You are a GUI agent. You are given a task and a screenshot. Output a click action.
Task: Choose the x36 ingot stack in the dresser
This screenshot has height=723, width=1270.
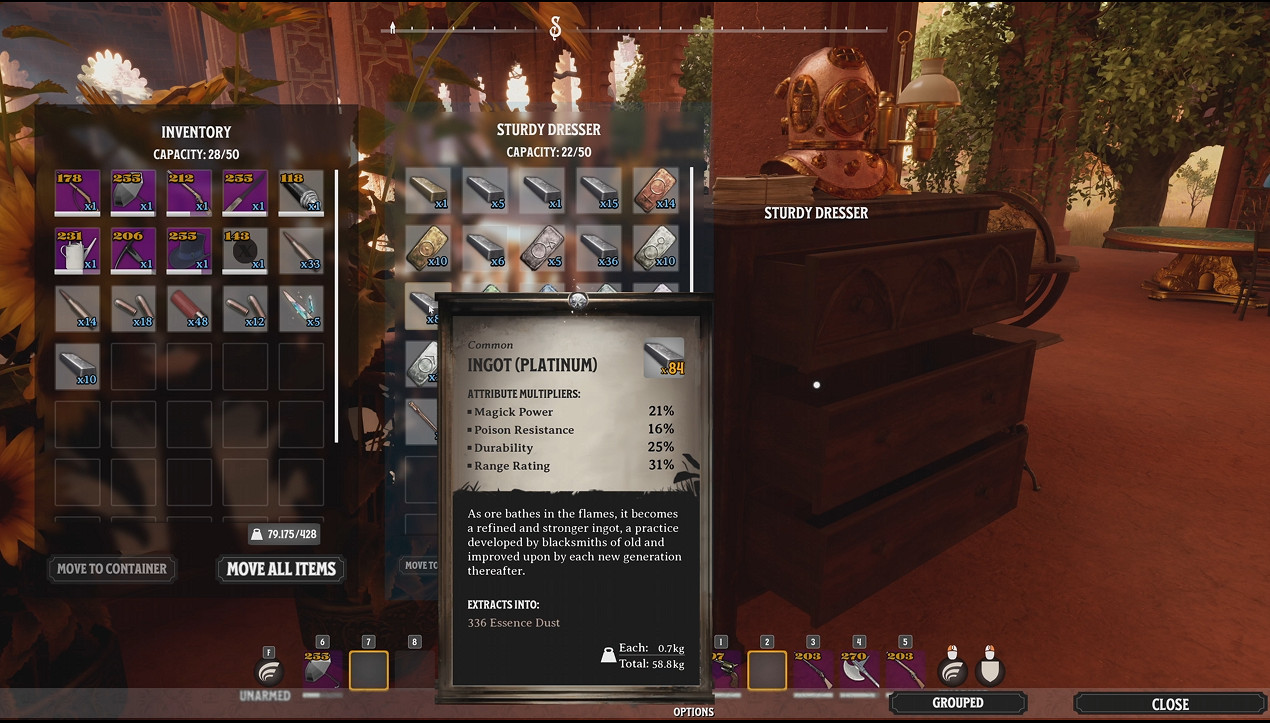(x=598, y=247)
